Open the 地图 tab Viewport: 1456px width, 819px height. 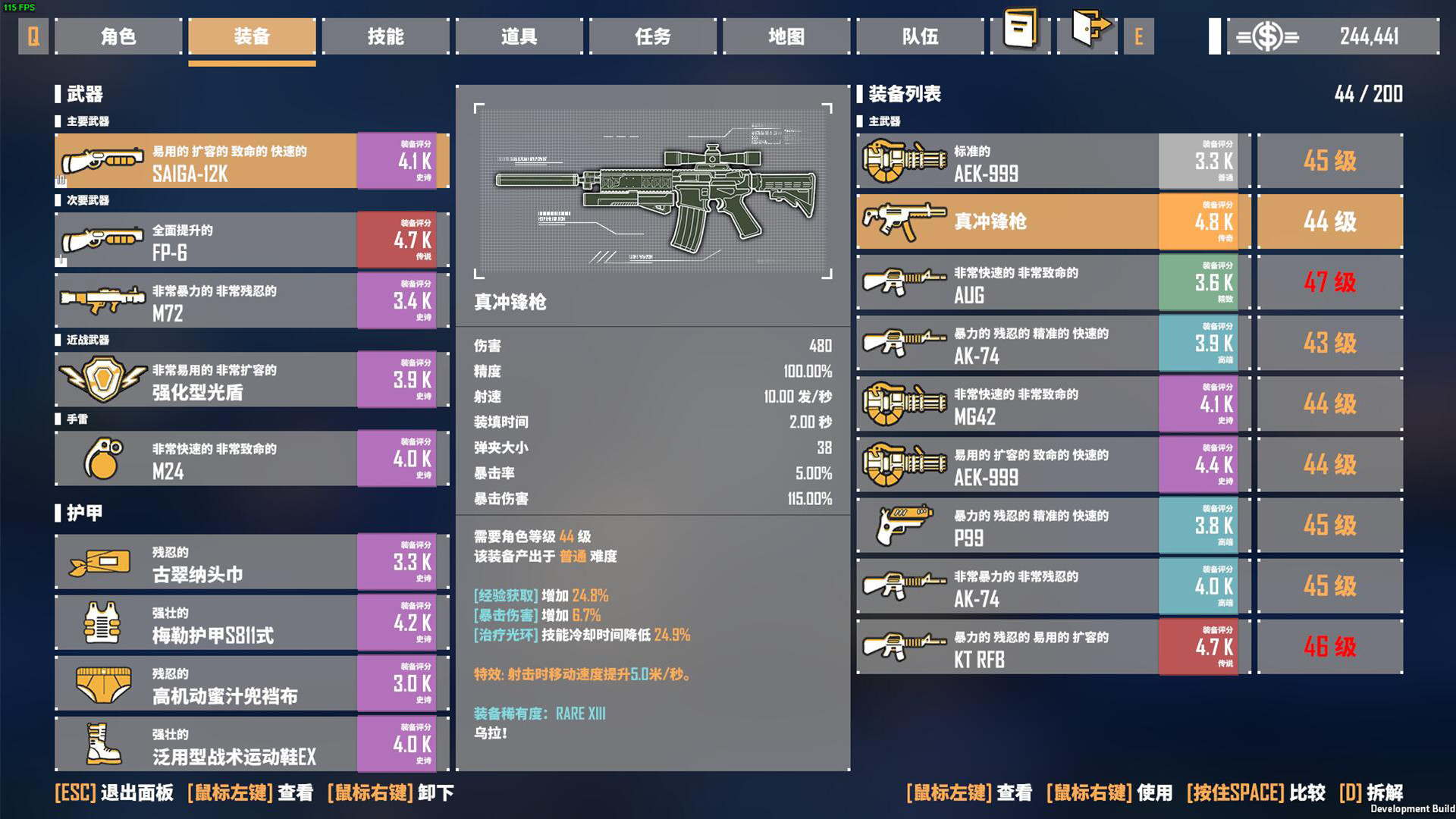[785, 36]
